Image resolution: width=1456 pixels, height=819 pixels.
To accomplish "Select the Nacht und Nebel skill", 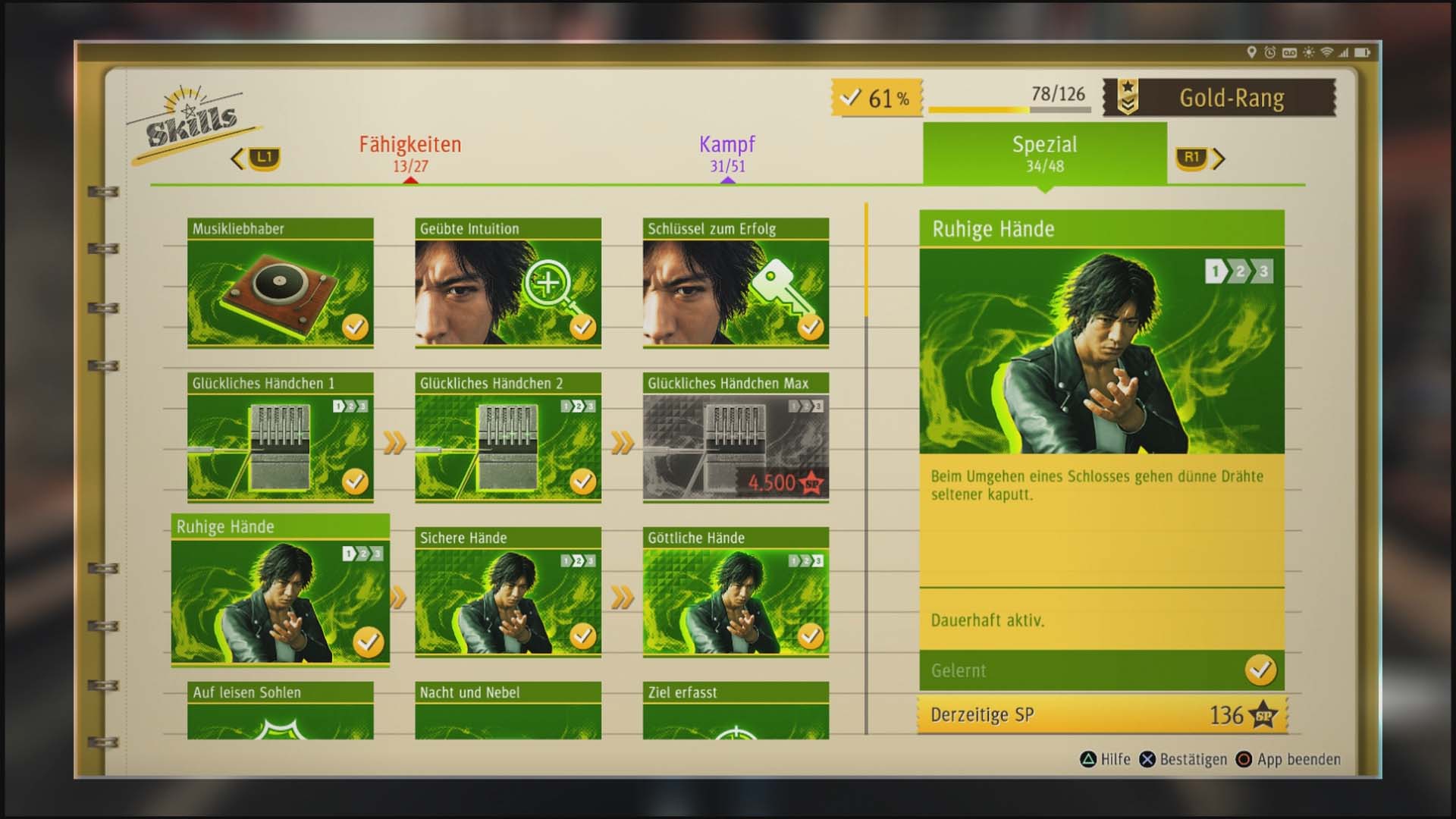I will tap(507, 711).
